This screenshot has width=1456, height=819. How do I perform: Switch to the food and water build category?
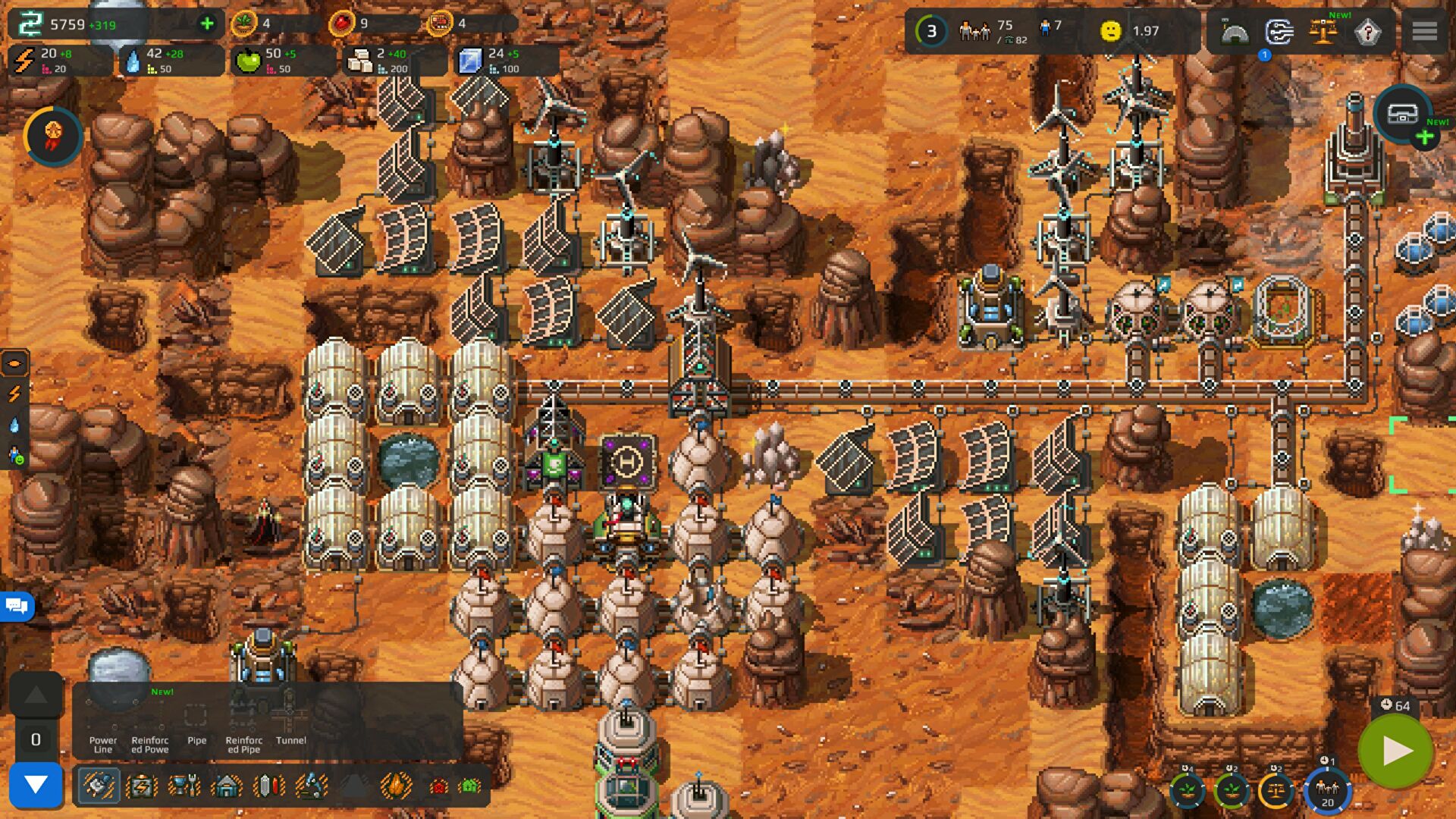[x=184, y=786]
